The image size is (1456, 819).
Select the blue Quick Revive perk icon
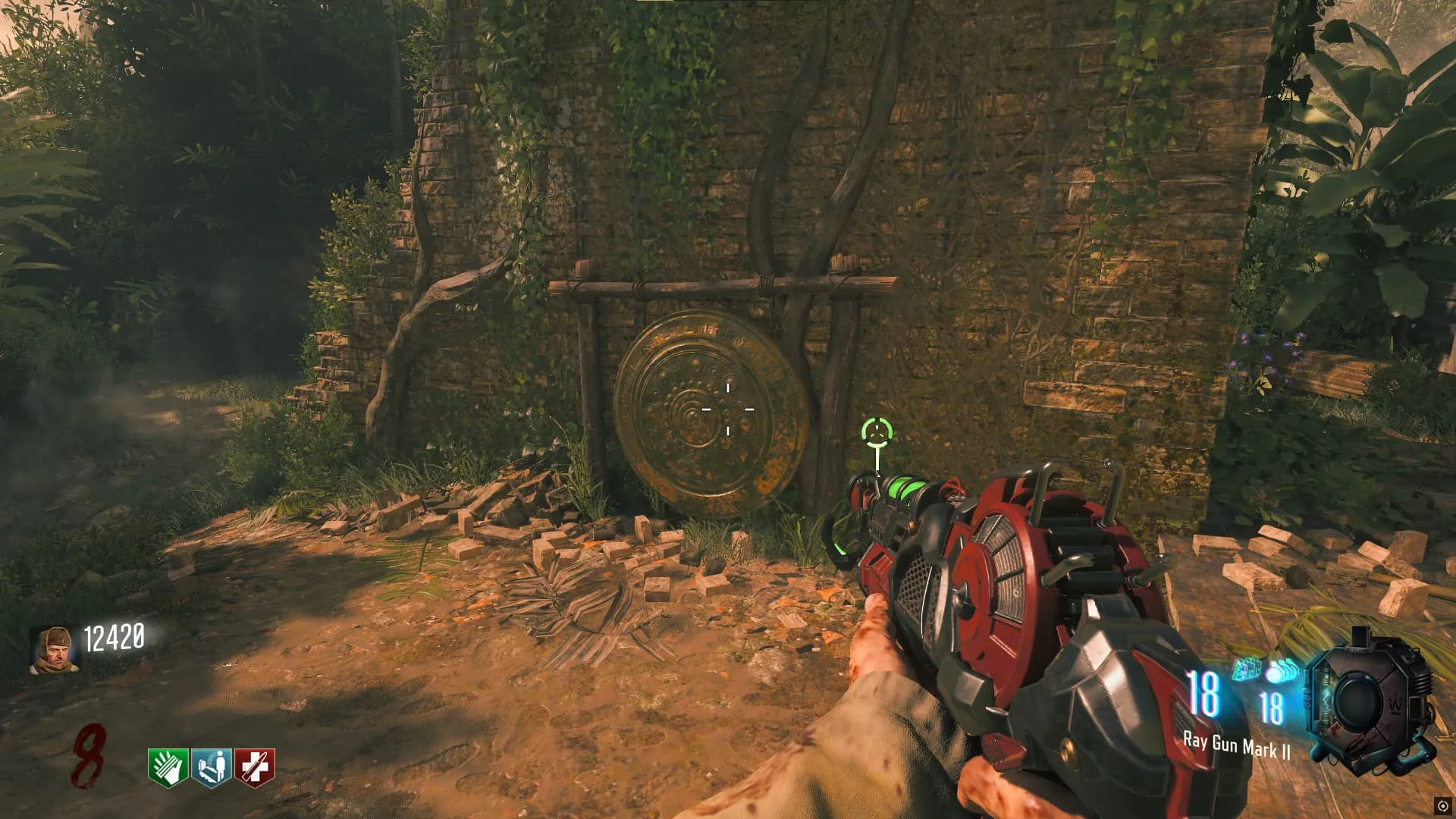pos(211,767)
